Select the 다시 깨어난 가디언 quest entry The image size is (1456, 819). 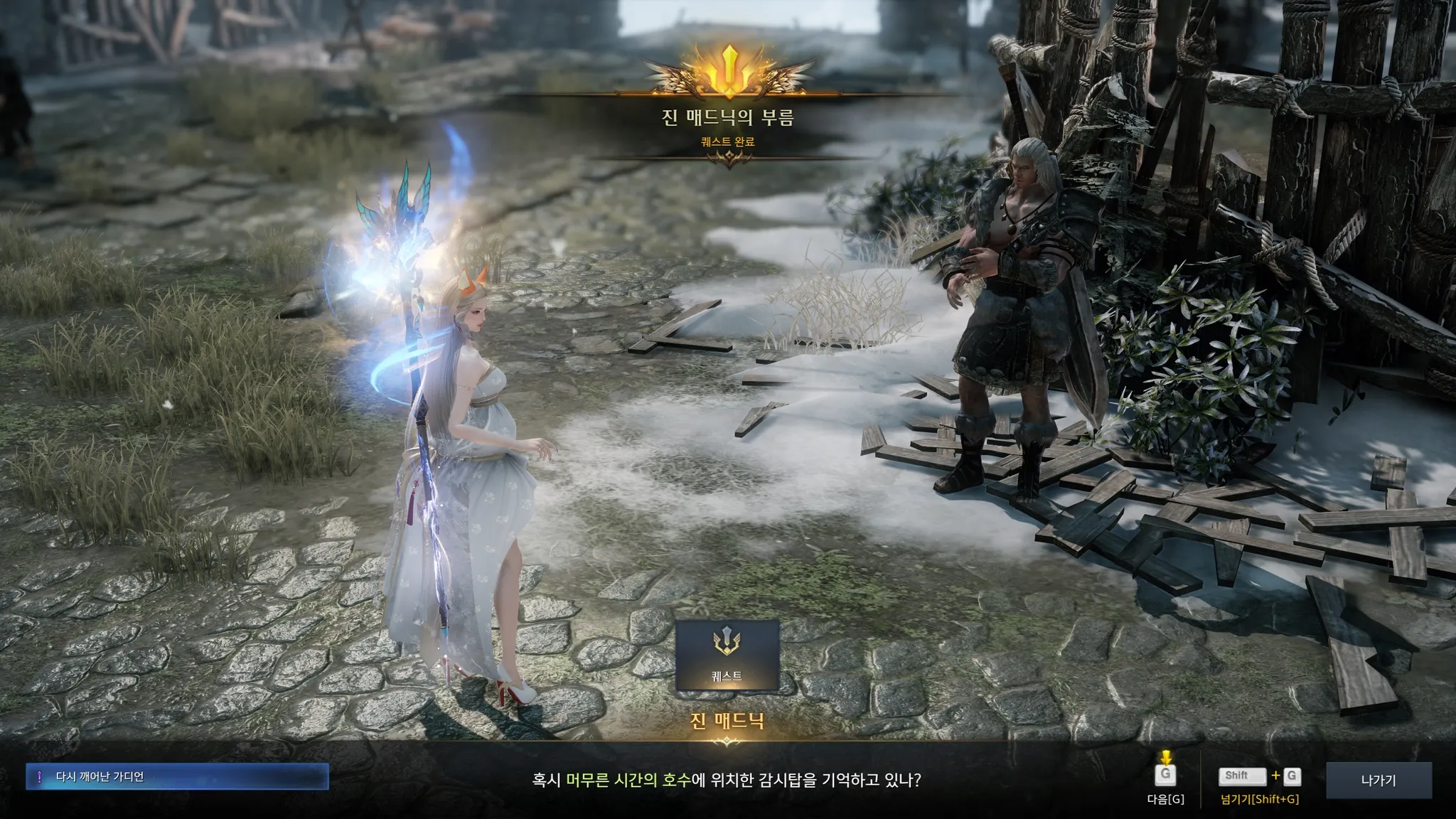[177, 777]
